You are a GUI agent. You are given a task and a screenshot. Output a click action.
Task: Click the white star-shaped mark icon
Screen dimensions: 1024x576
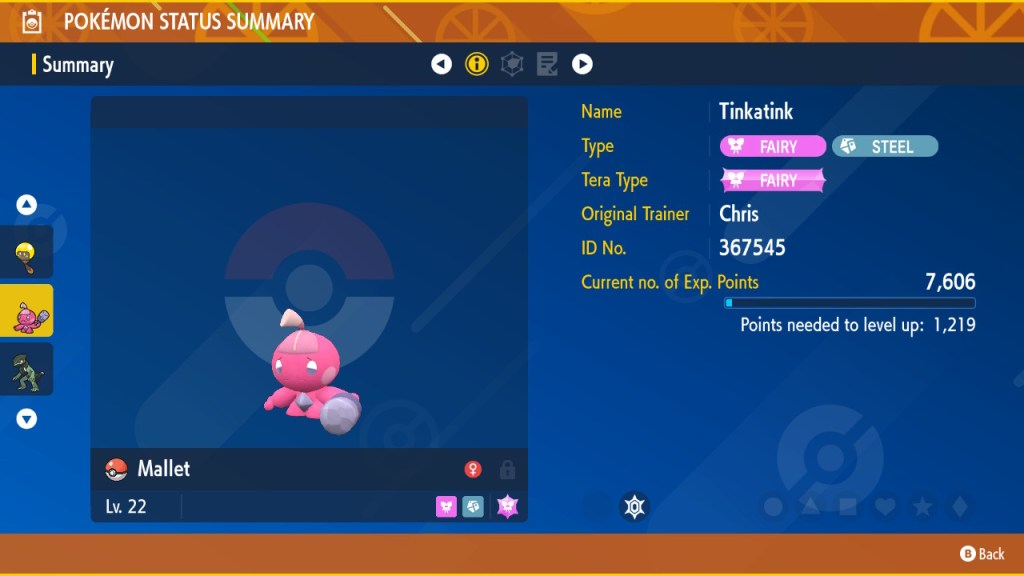633,507
